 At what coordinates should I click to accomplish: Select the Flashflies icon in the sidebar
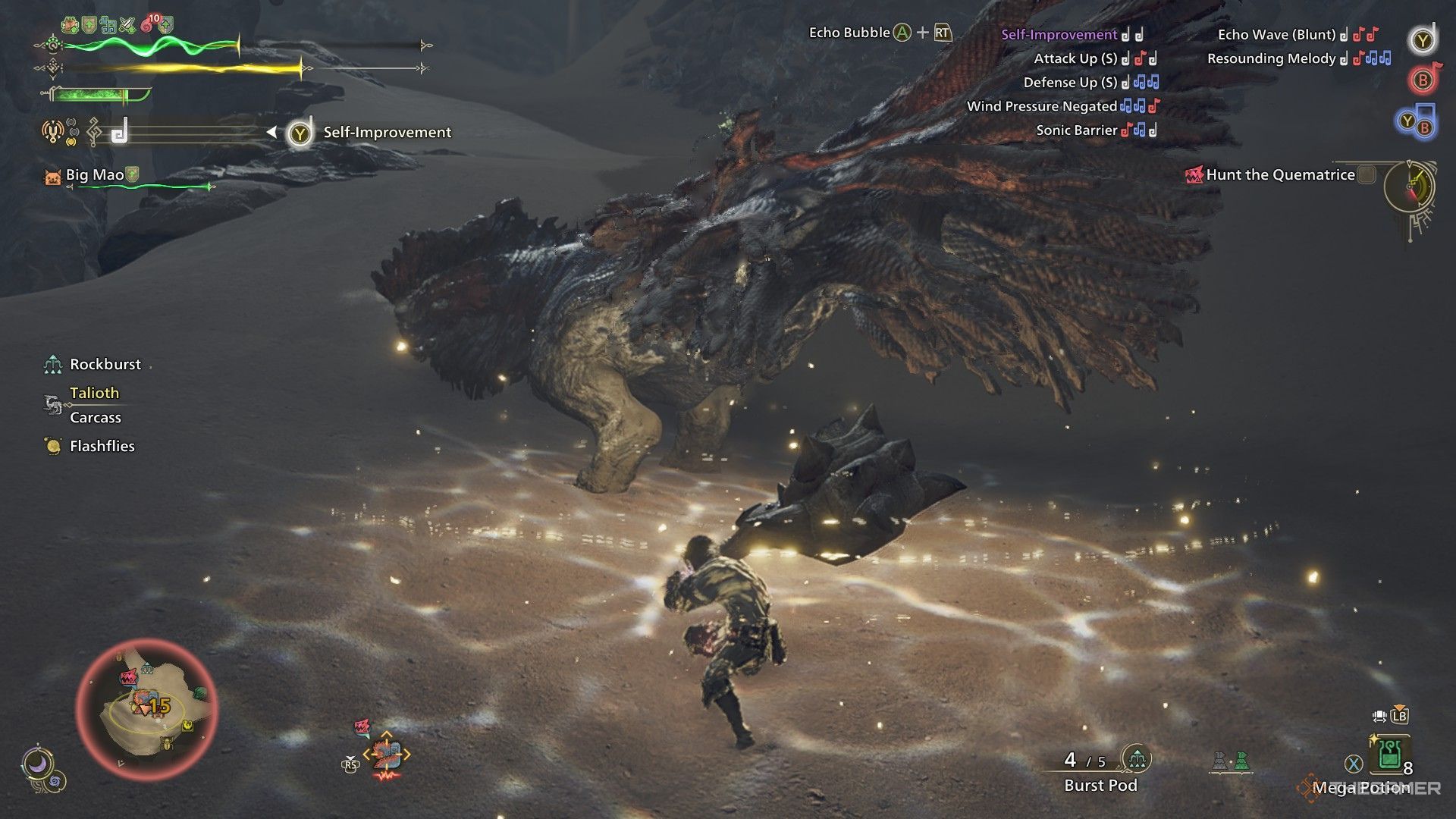[52, 446]
